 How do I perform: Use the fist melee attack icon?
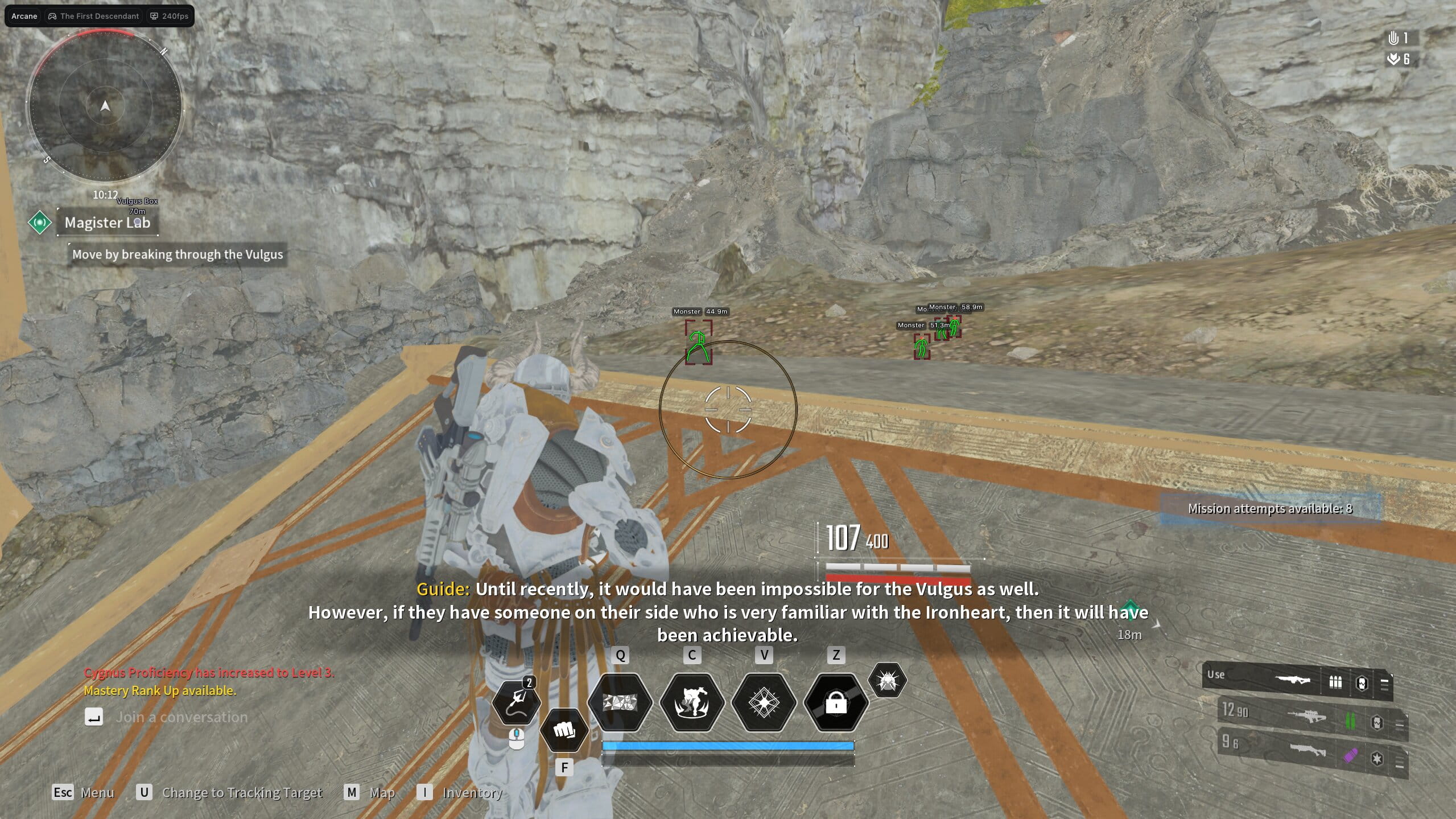point(564,730)
